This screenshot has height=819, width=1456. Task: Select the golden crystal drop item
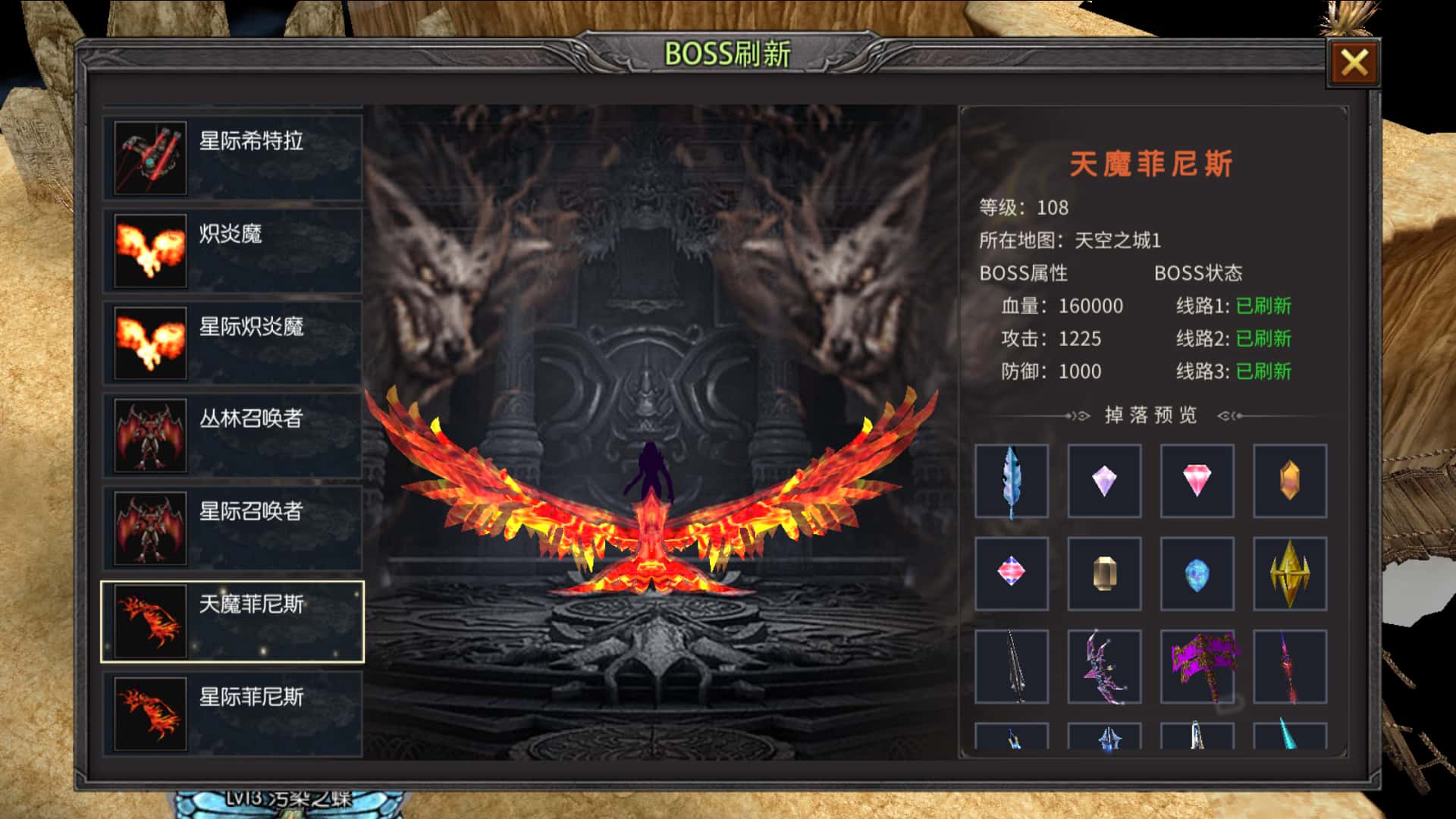click(1290, 480)
